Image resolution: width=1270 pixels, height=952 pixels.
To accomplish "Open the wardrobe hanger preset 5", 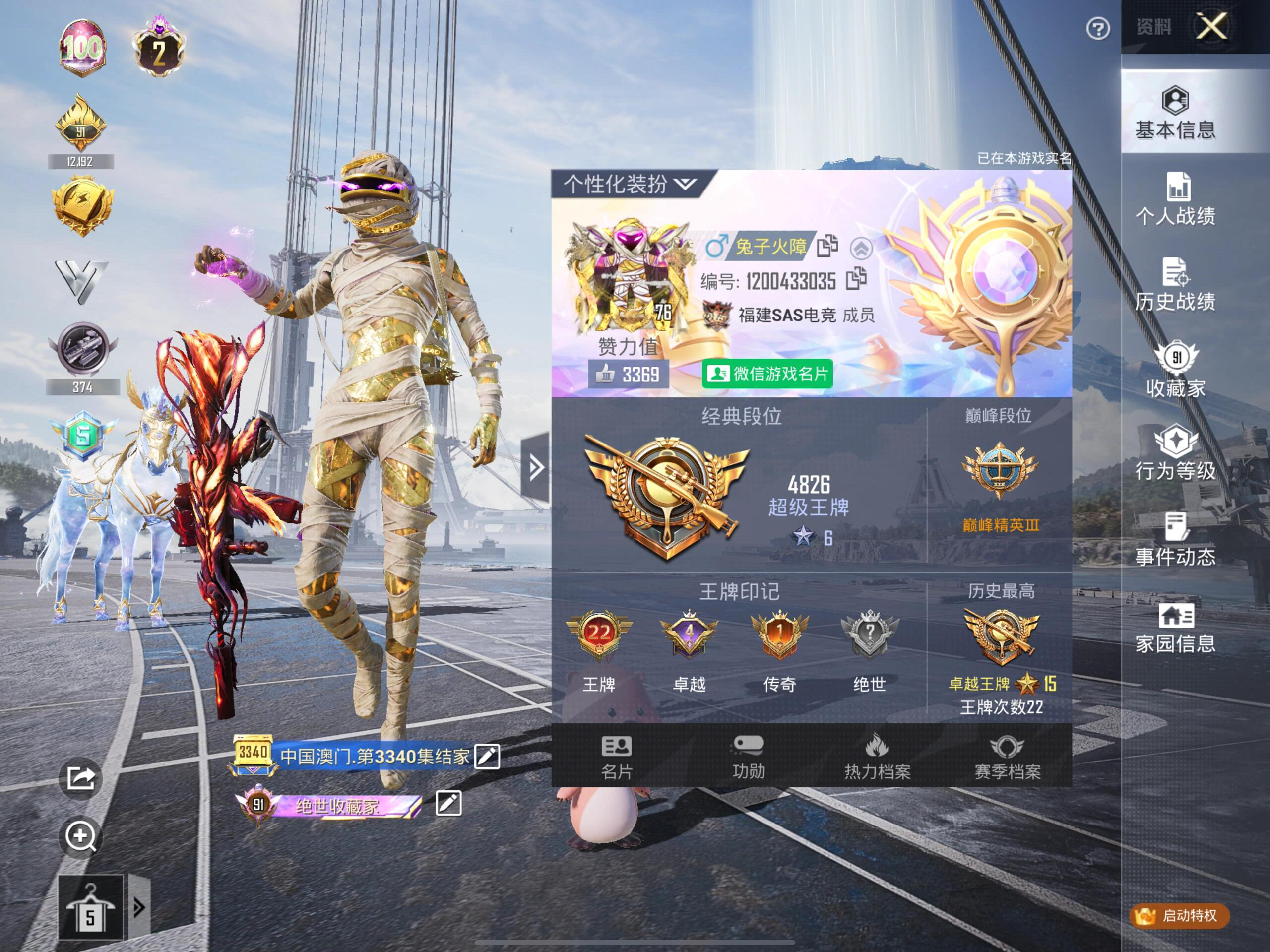I will pos(91,908).
